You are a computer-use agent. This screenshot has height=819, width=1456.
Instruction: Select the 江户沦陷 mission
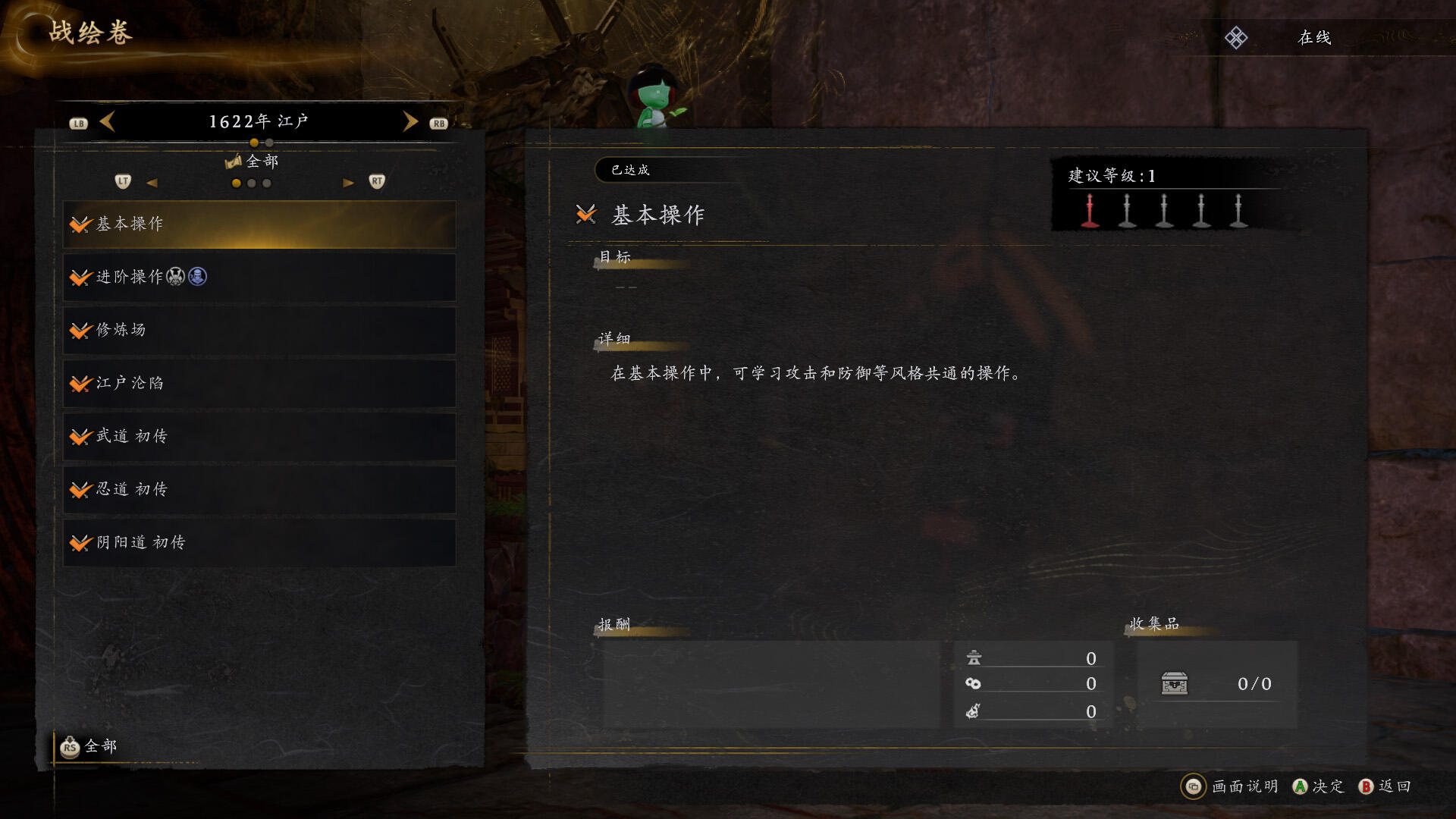click(x=259, y=384)
